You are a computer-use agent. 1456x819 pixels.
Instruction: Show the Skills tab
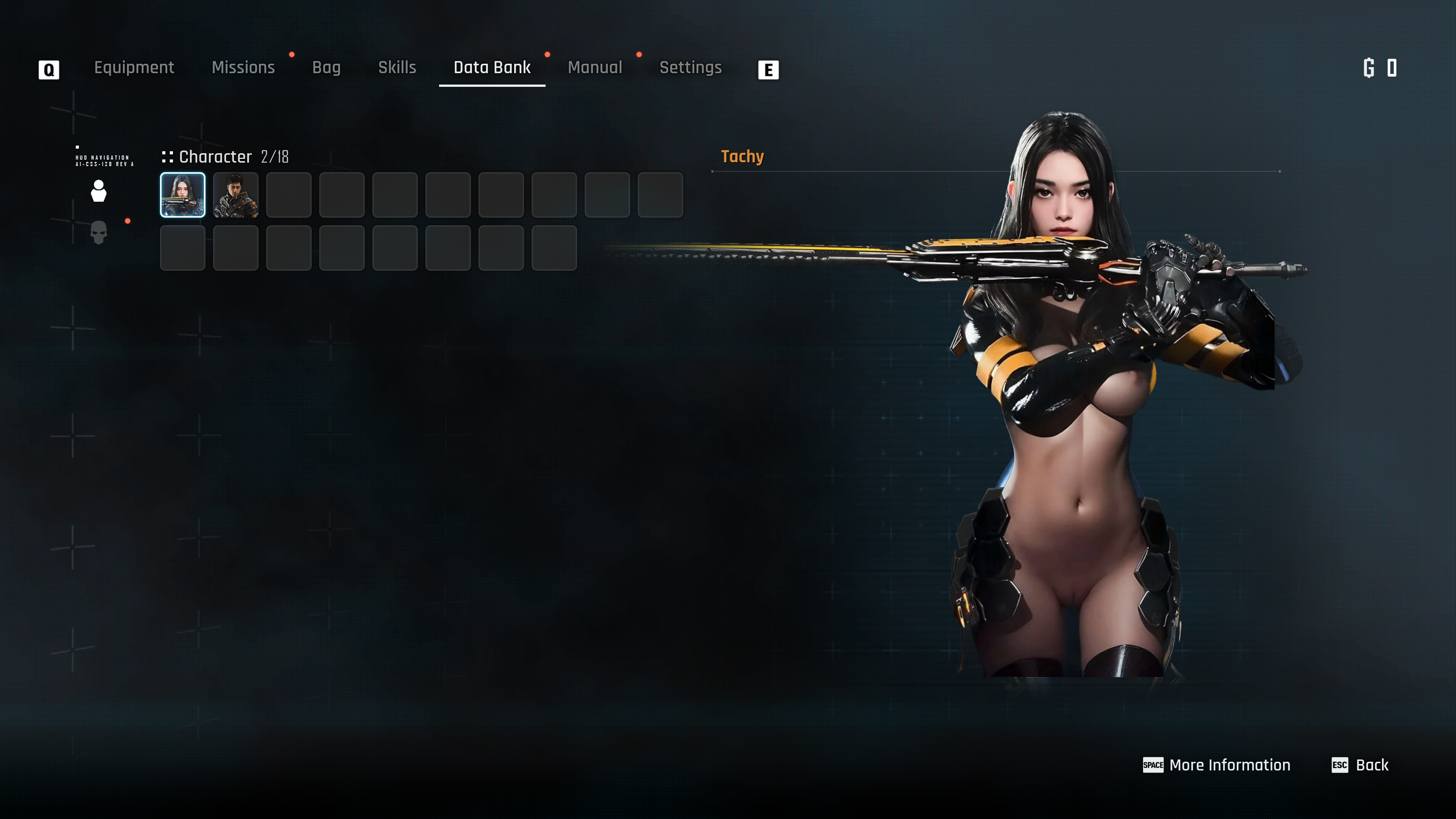[397, 68]
